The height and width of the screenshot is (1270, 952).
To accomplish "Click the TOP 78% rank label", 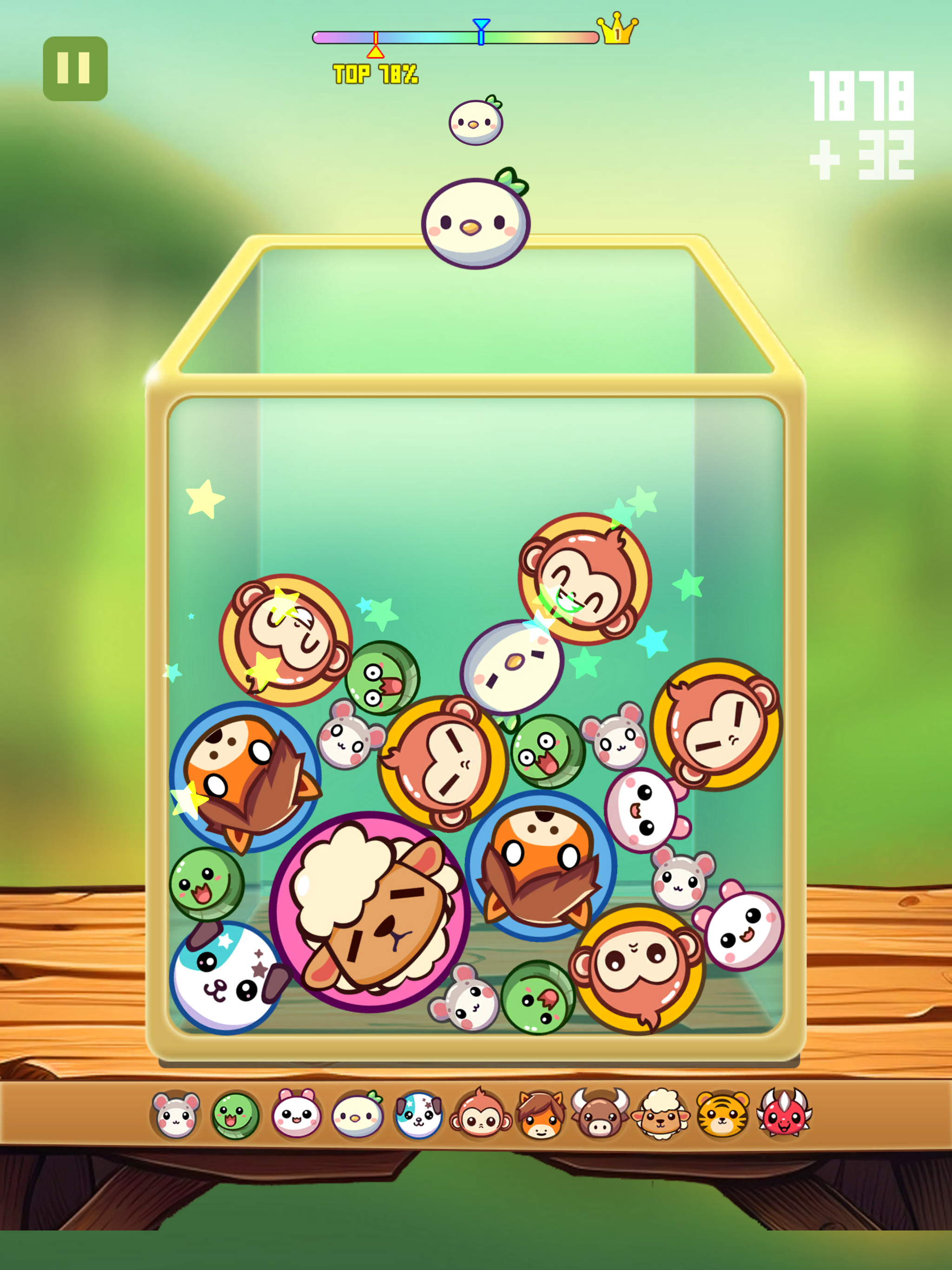I will click(376, 73).
